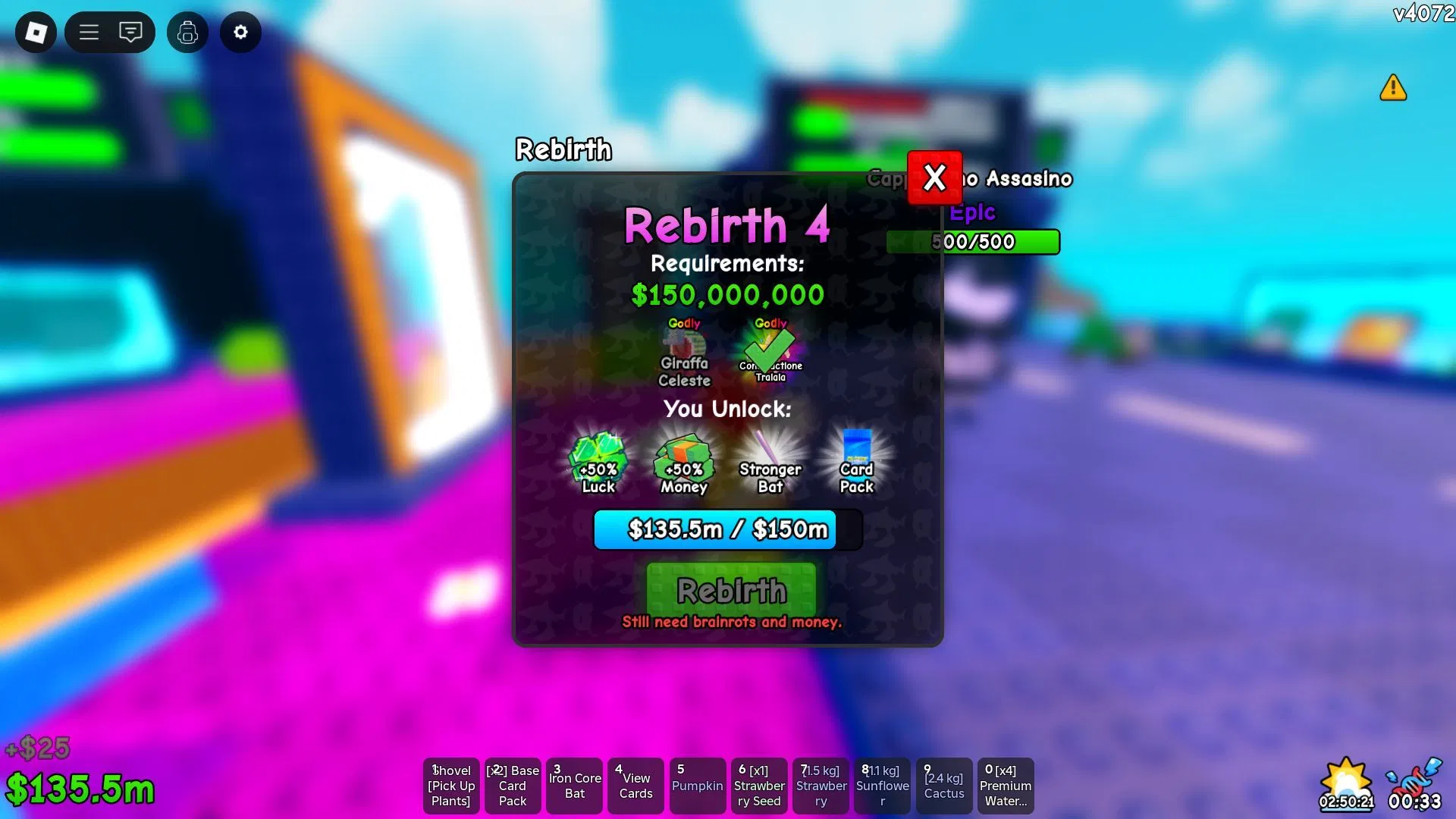This screenshot has height=819, width=1456.
Task: Equip the Shovel in slot 1
Action: point(451,786)
